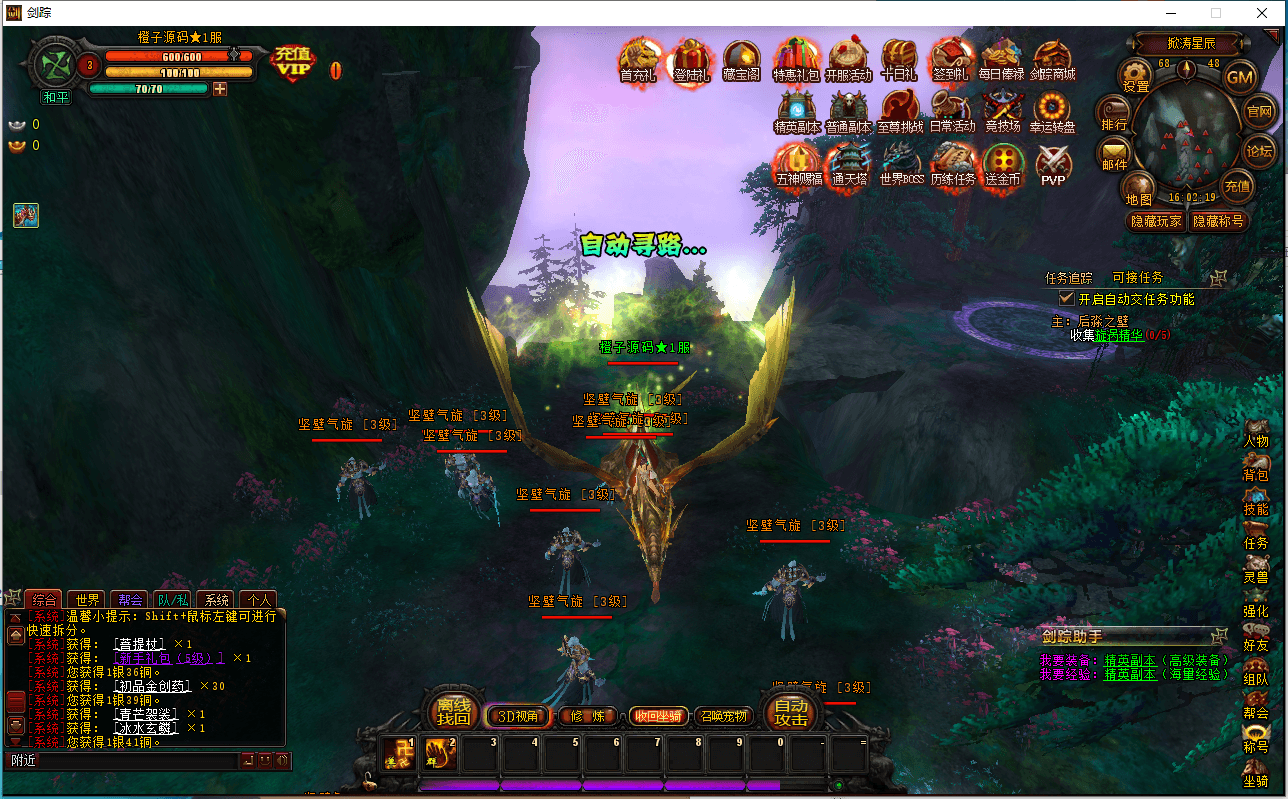1288x799 pixels.
Task: Close the game window
Action: pyautogui.click(x=1261, y=13)
